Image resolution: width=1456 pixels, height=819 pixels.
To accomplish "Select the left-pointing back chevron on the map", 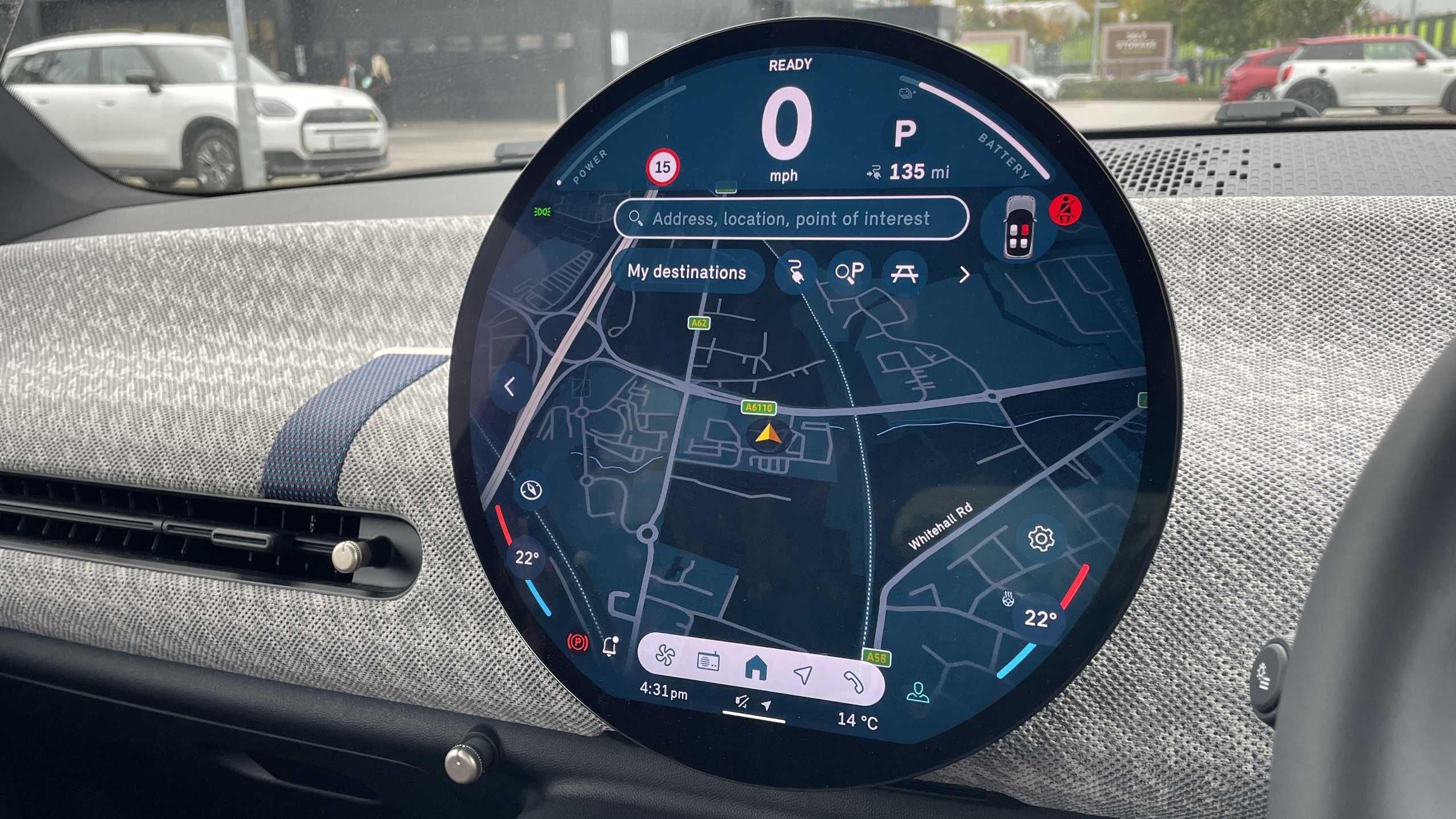I will pos(510,387).
